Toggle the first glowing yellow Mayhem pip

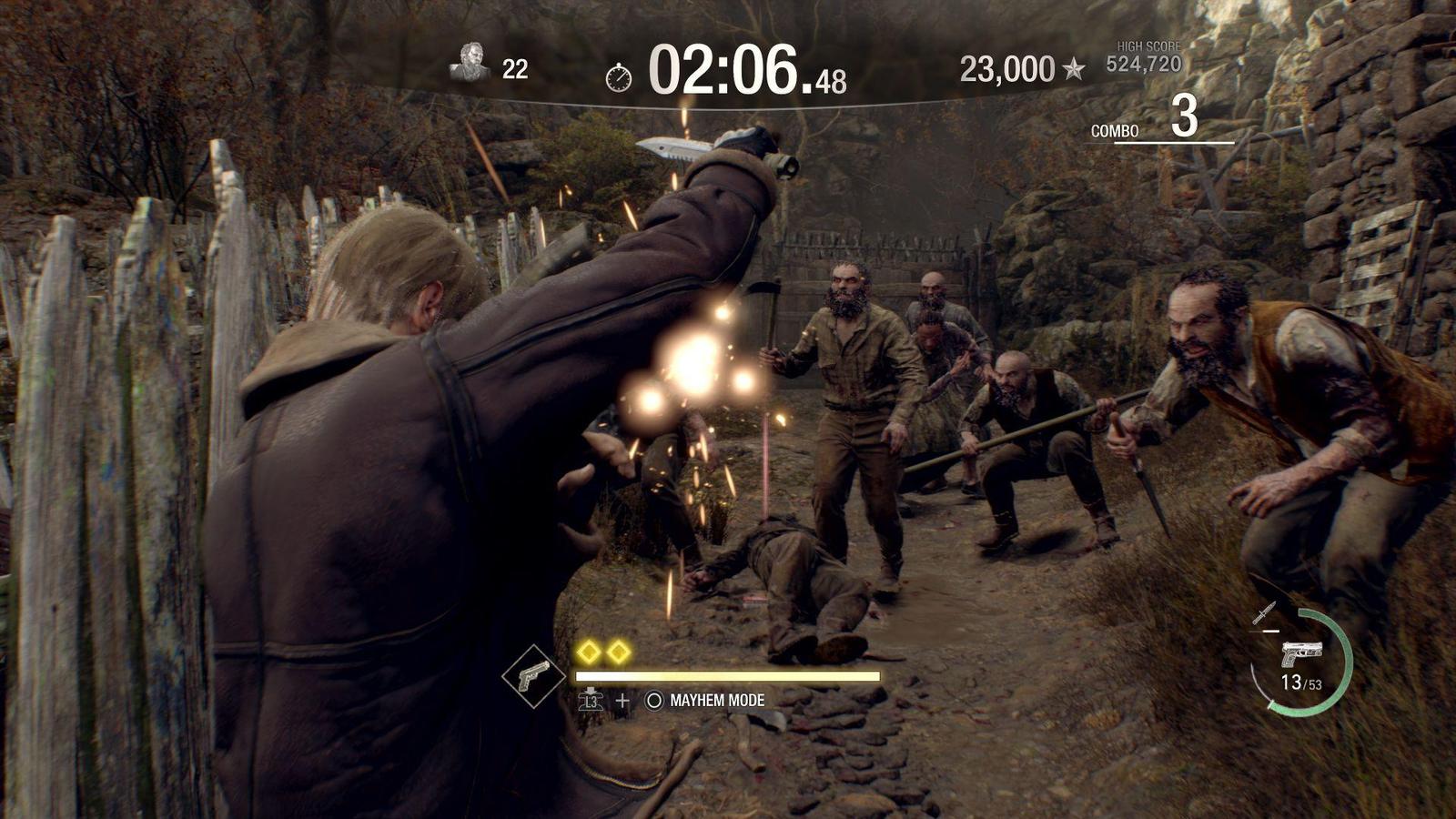click(590, 652)
